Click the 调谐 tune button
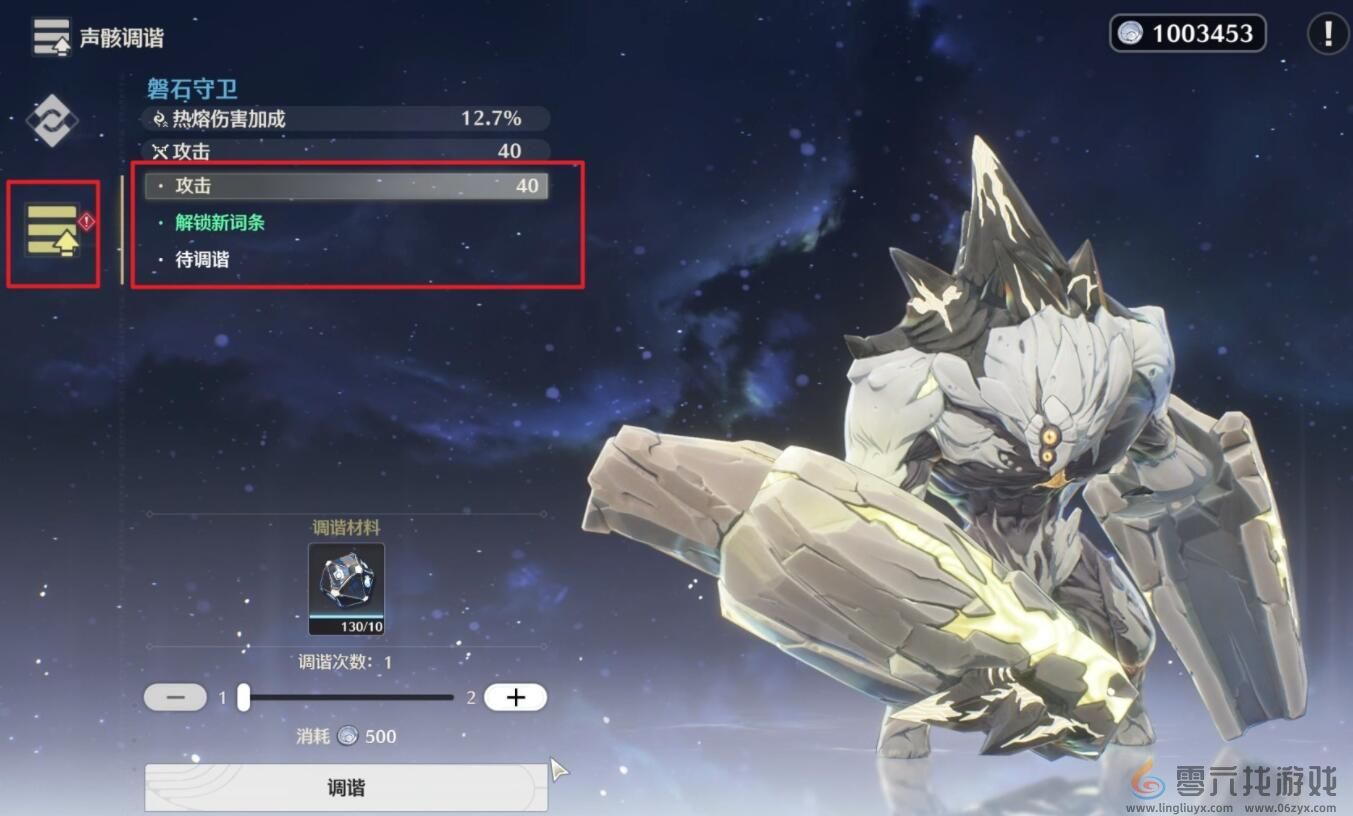 [x=346, y=787]
